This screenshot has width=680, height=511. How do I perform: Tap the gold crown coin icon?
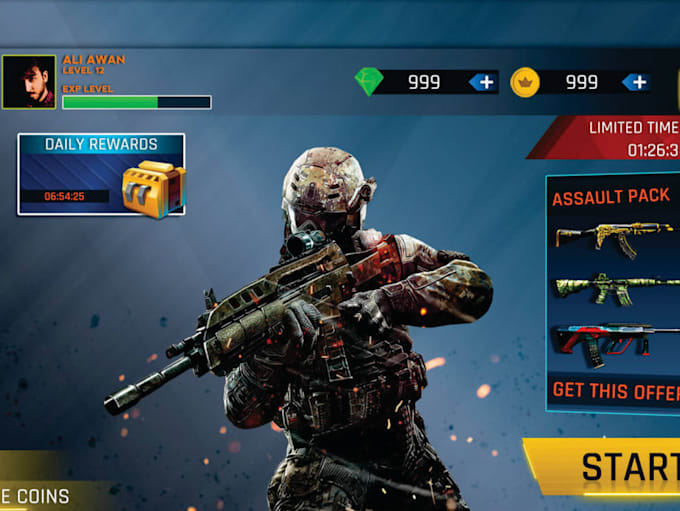click(x=525, y=82)
